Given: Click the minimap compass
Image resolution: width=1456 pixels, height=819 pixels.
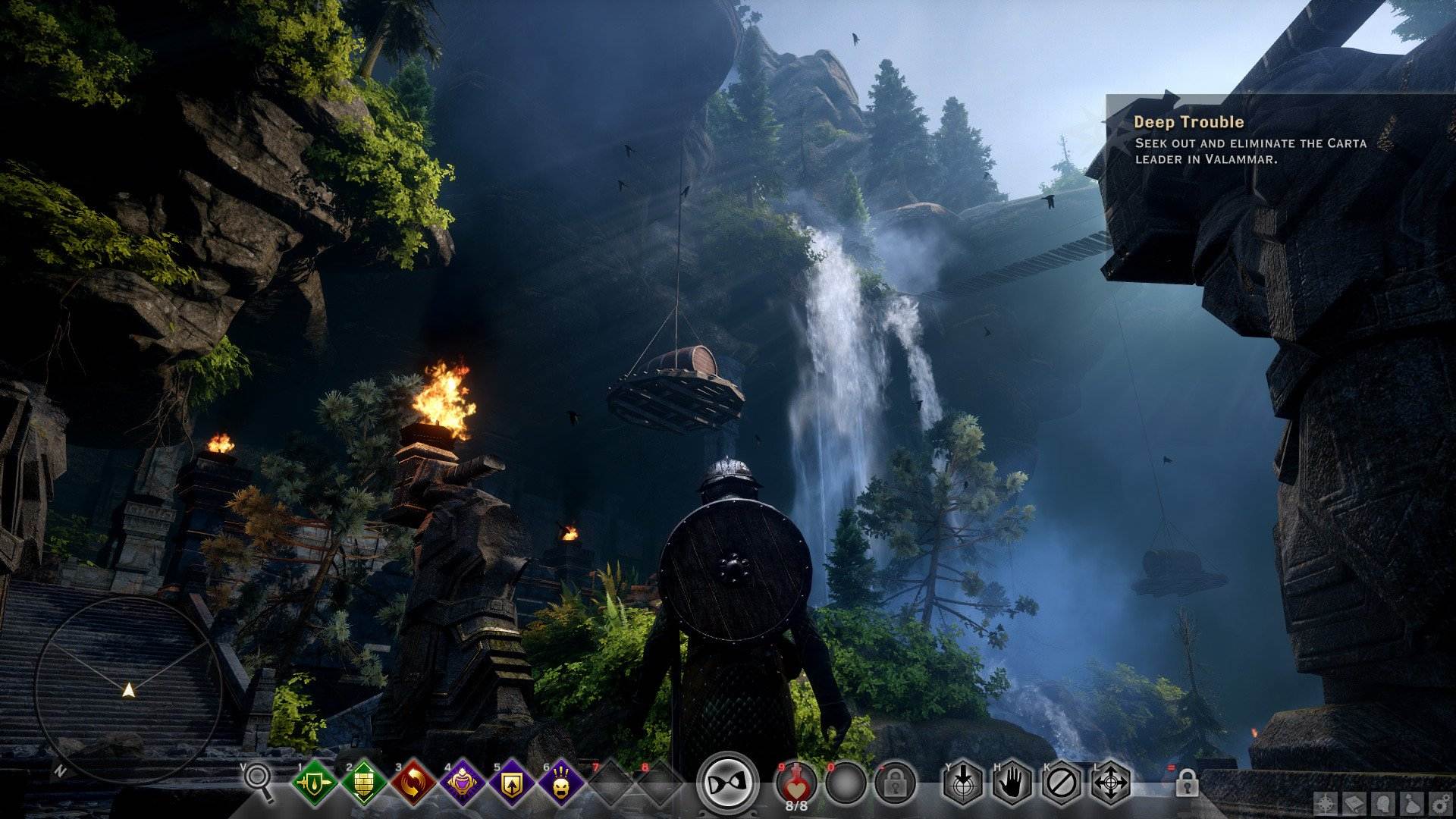Looking at the screenshot, I should (x=129, y=690).
